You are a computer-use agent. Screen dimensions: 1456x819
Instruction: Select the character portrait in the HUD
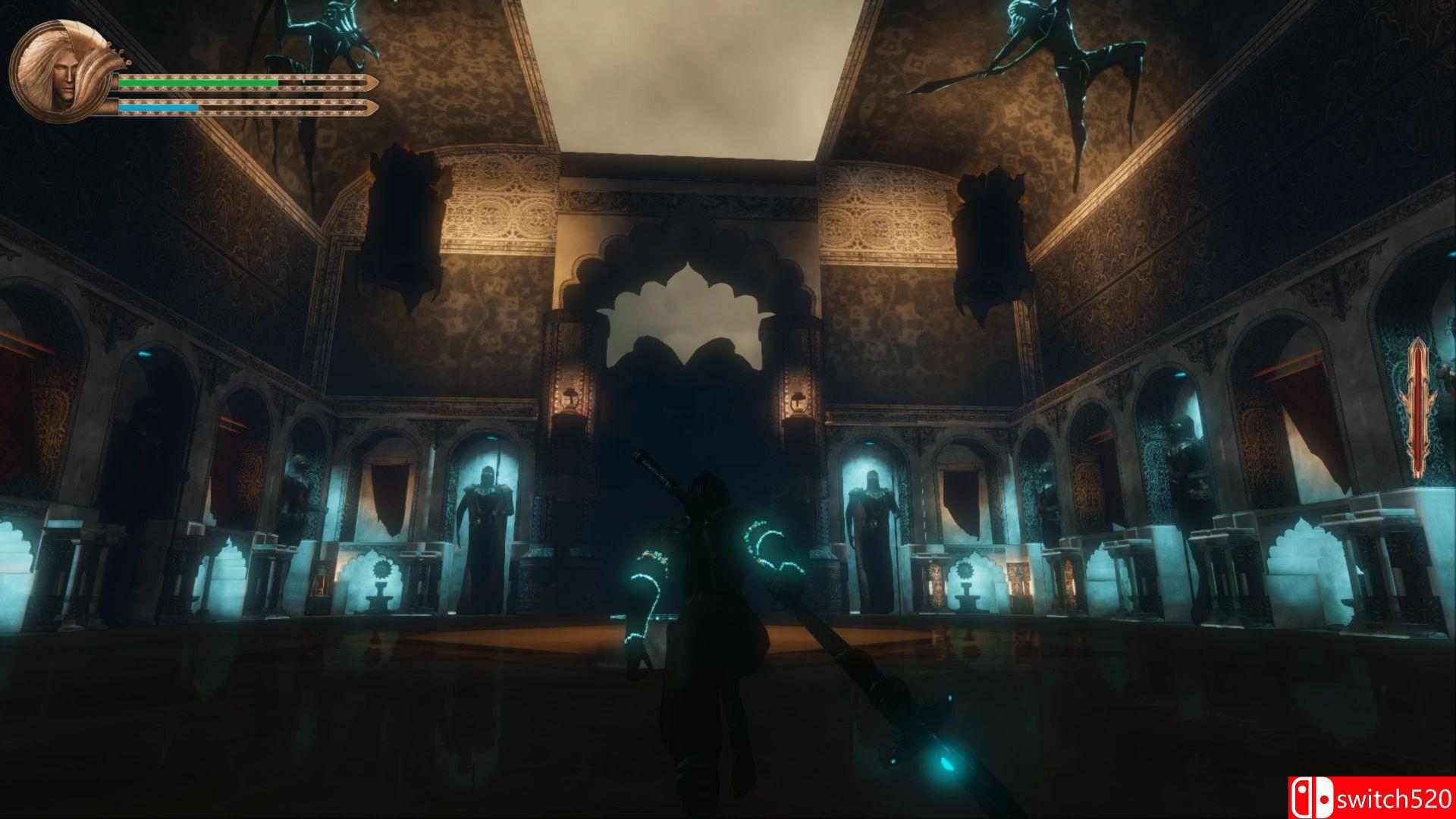coord(64,68)
